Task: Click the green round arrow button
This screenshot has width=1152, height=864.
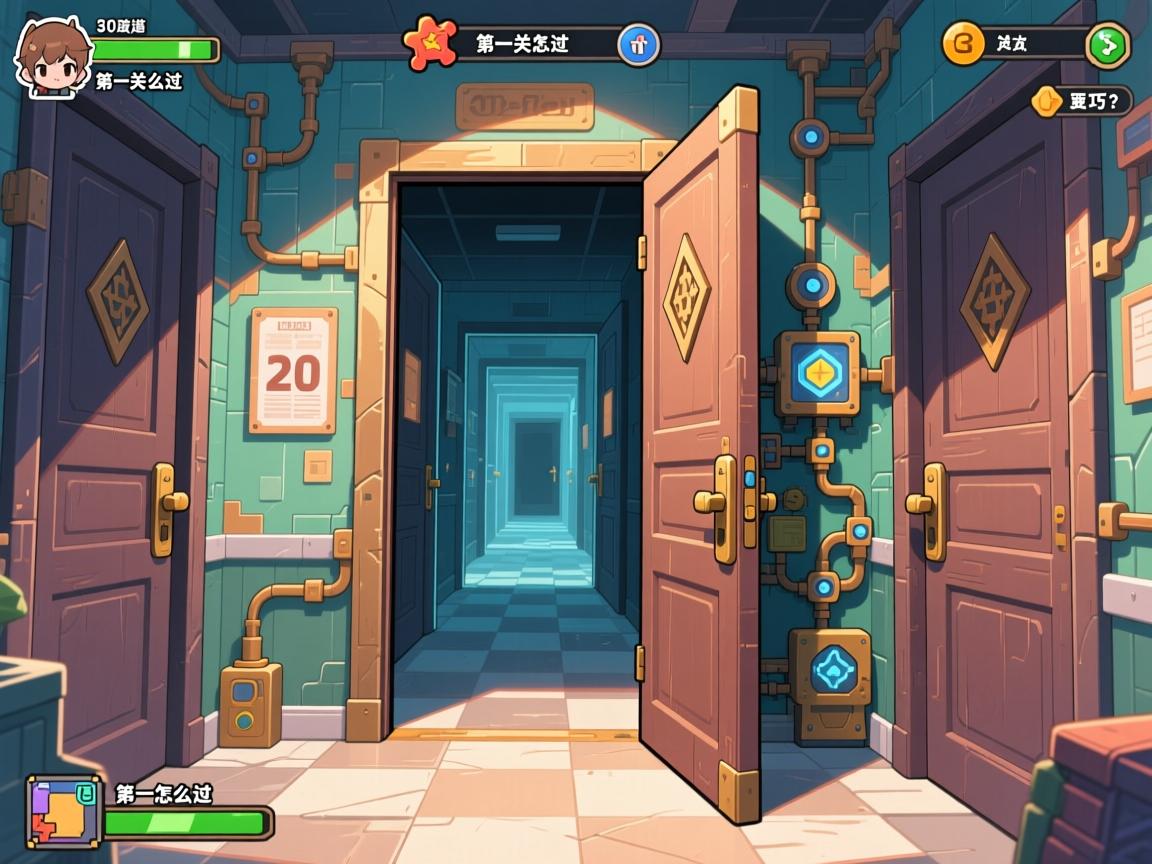Action: (1108, 44)
